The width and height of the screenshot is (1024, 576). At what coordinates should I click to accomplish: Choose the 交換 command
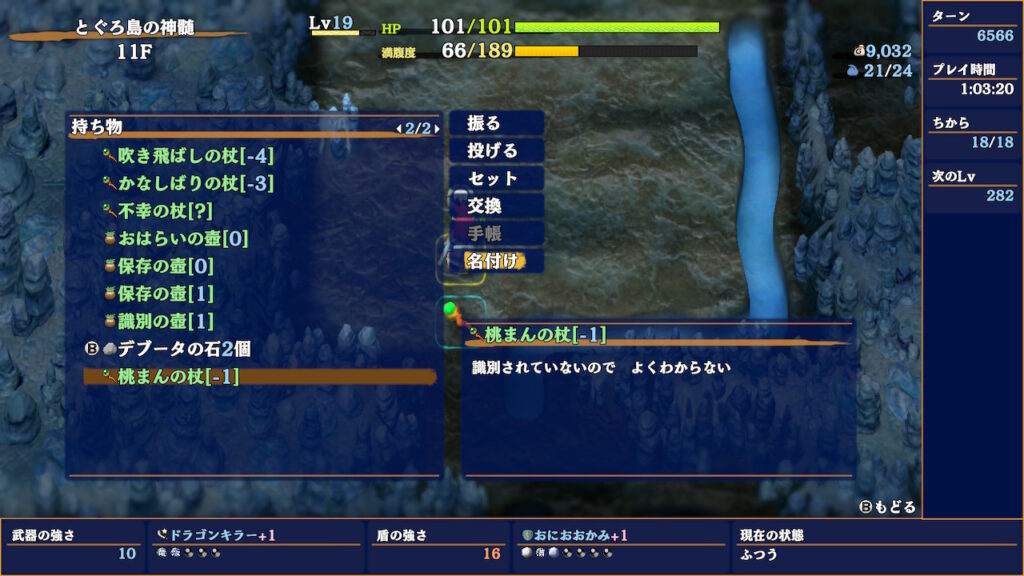click(x=496, y=206)
